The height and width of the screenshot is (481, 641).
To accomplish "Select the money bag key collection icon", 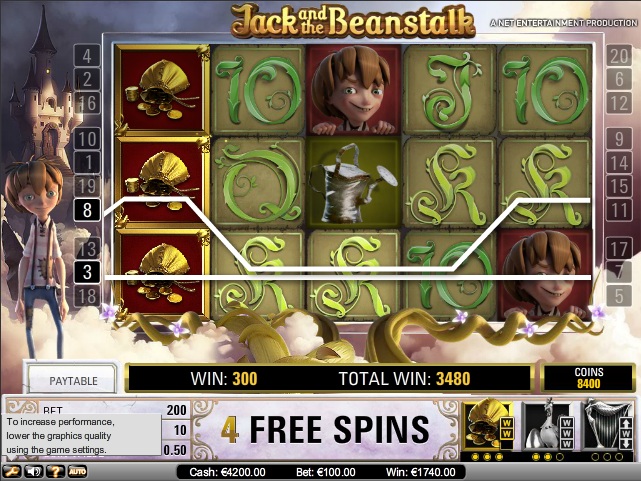I will [x=487, y=426].
